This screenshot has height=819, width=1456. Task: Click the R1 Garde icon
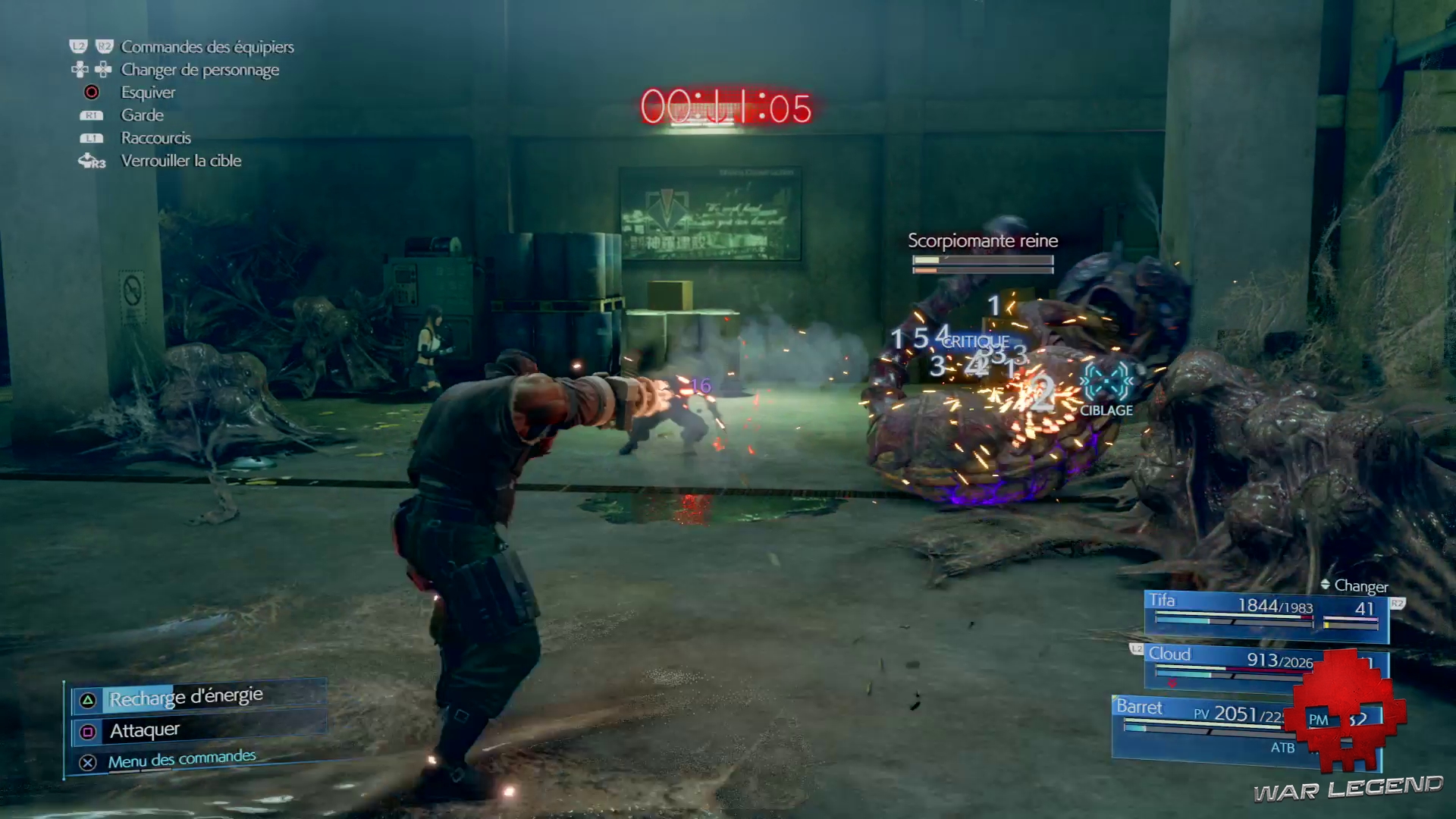tap(92, 115)
